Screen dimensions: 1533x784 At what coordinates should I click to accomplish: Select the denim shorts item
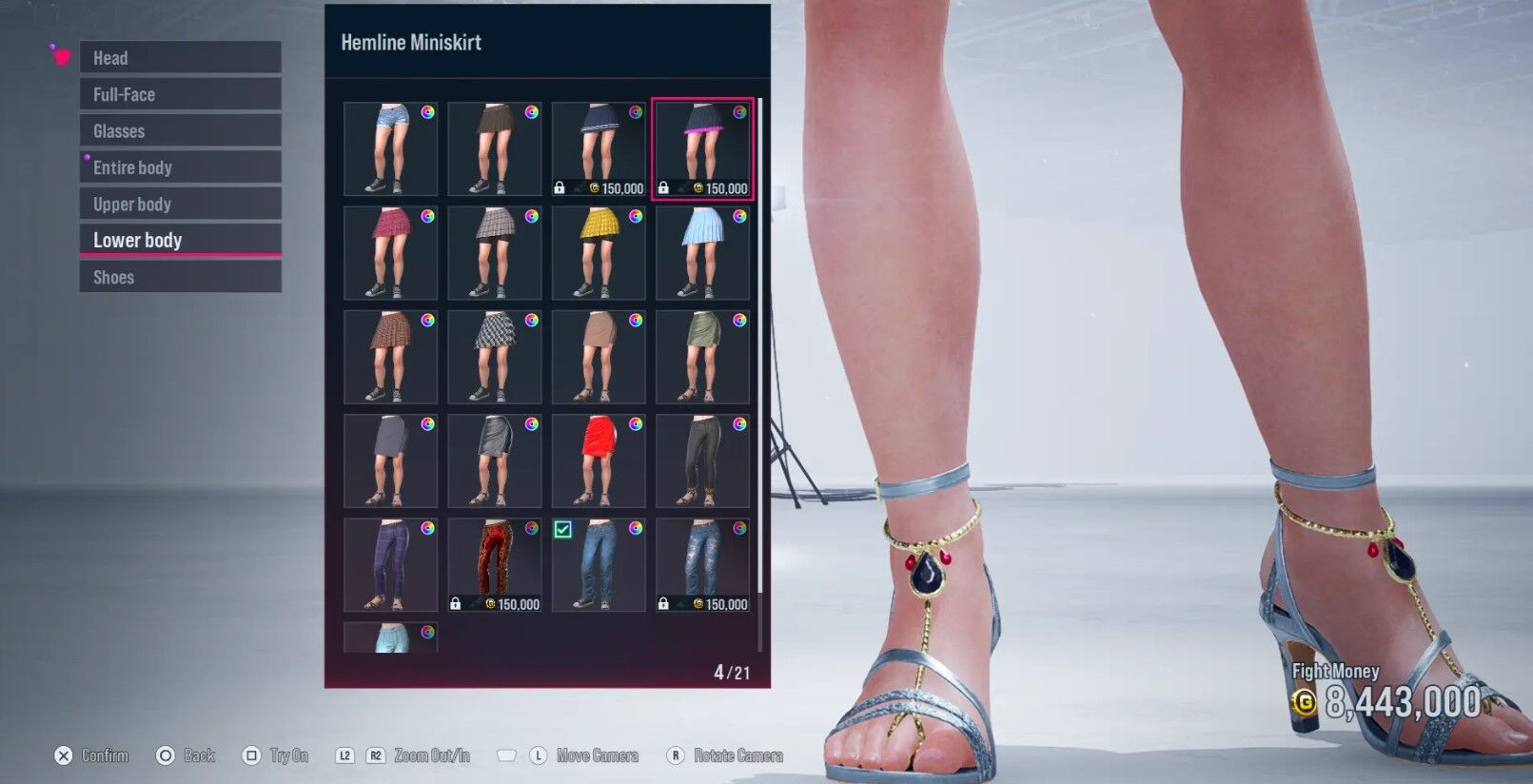(x=390, y=149)
